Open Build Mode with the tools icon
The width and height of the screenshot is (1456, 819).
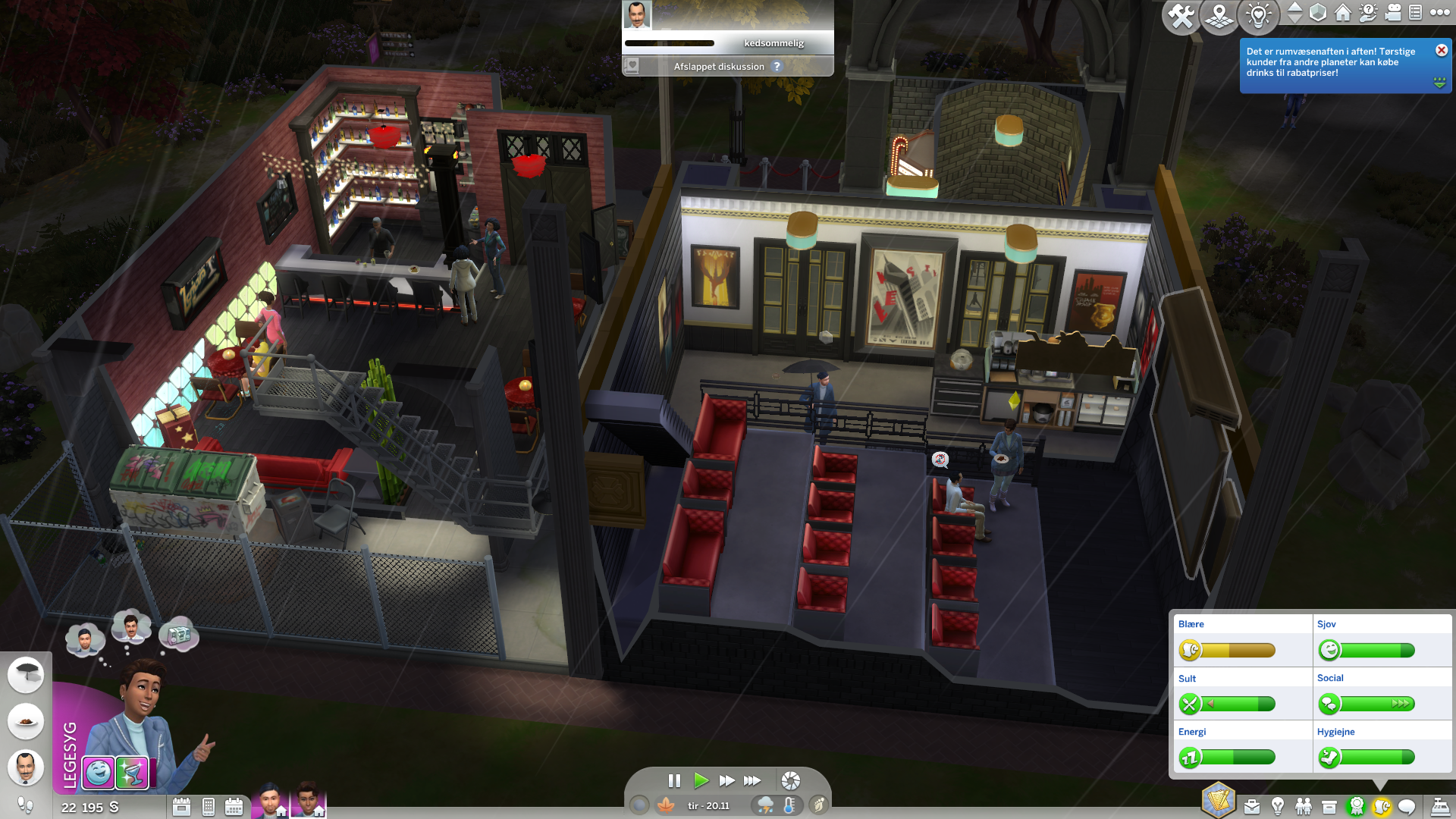[x=1180, y=16]
